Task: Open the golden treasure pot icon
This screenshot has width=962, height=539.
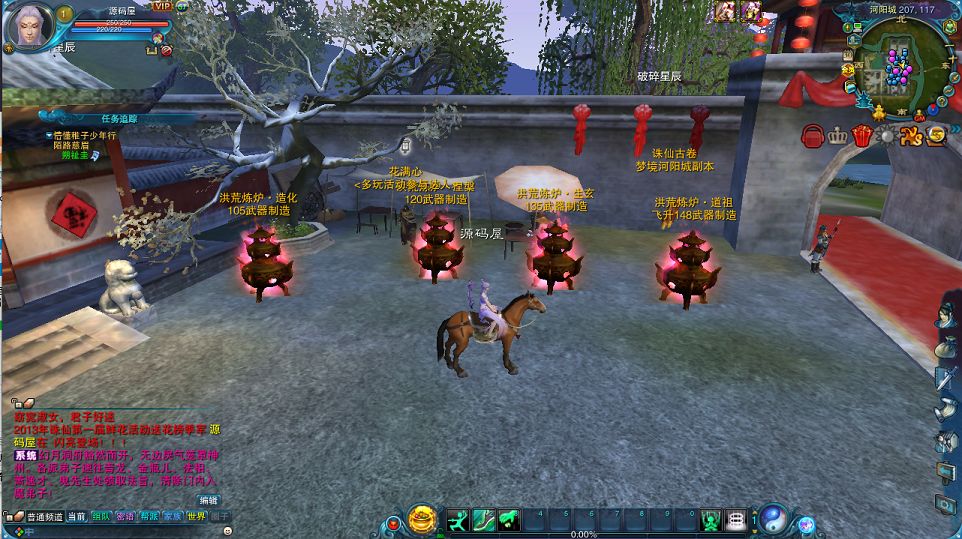Action: click(x=422, y=520)
